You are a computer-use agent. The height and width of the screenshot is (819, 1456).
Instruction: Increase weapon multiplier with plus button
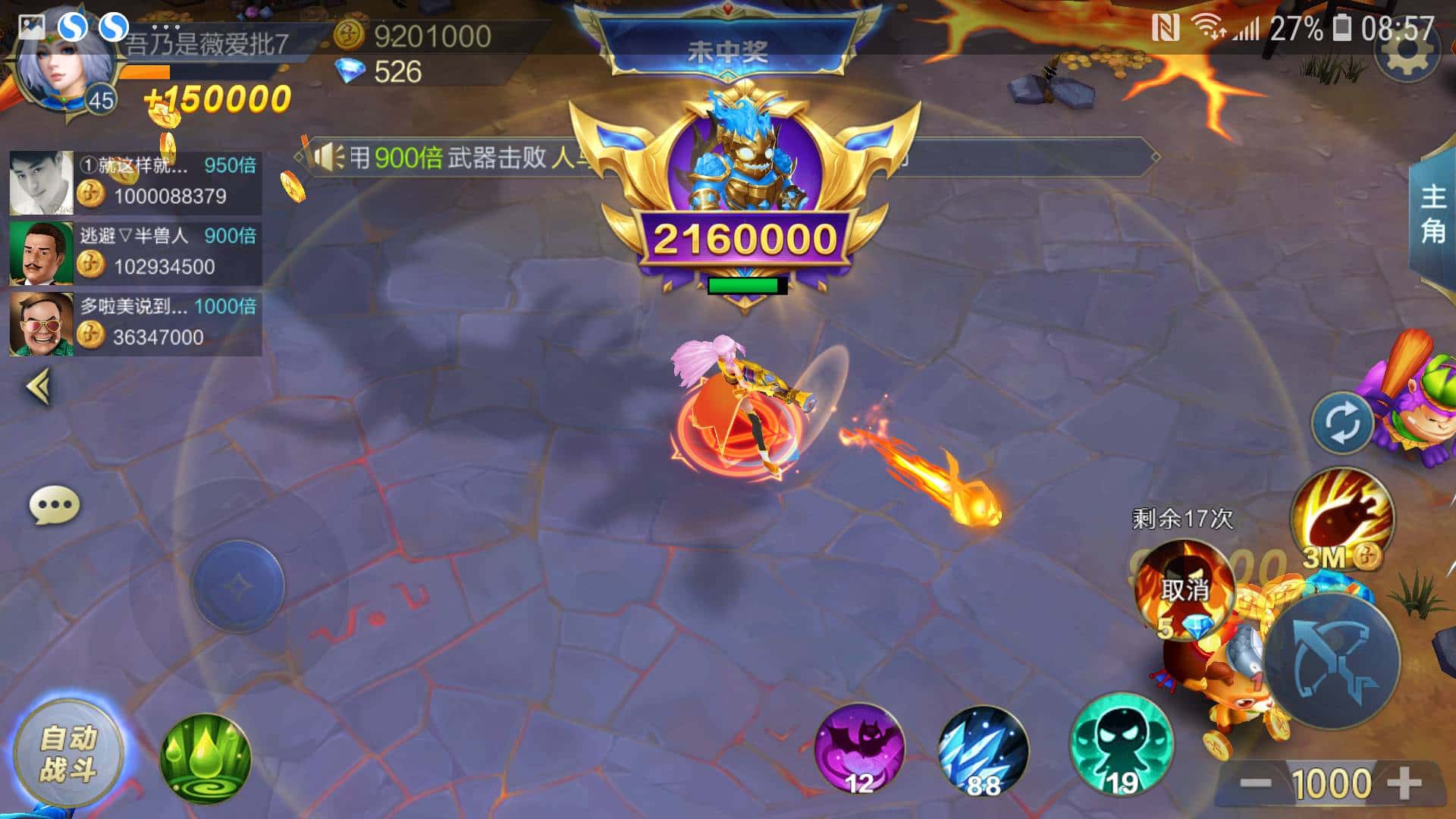click(1404, 782)
